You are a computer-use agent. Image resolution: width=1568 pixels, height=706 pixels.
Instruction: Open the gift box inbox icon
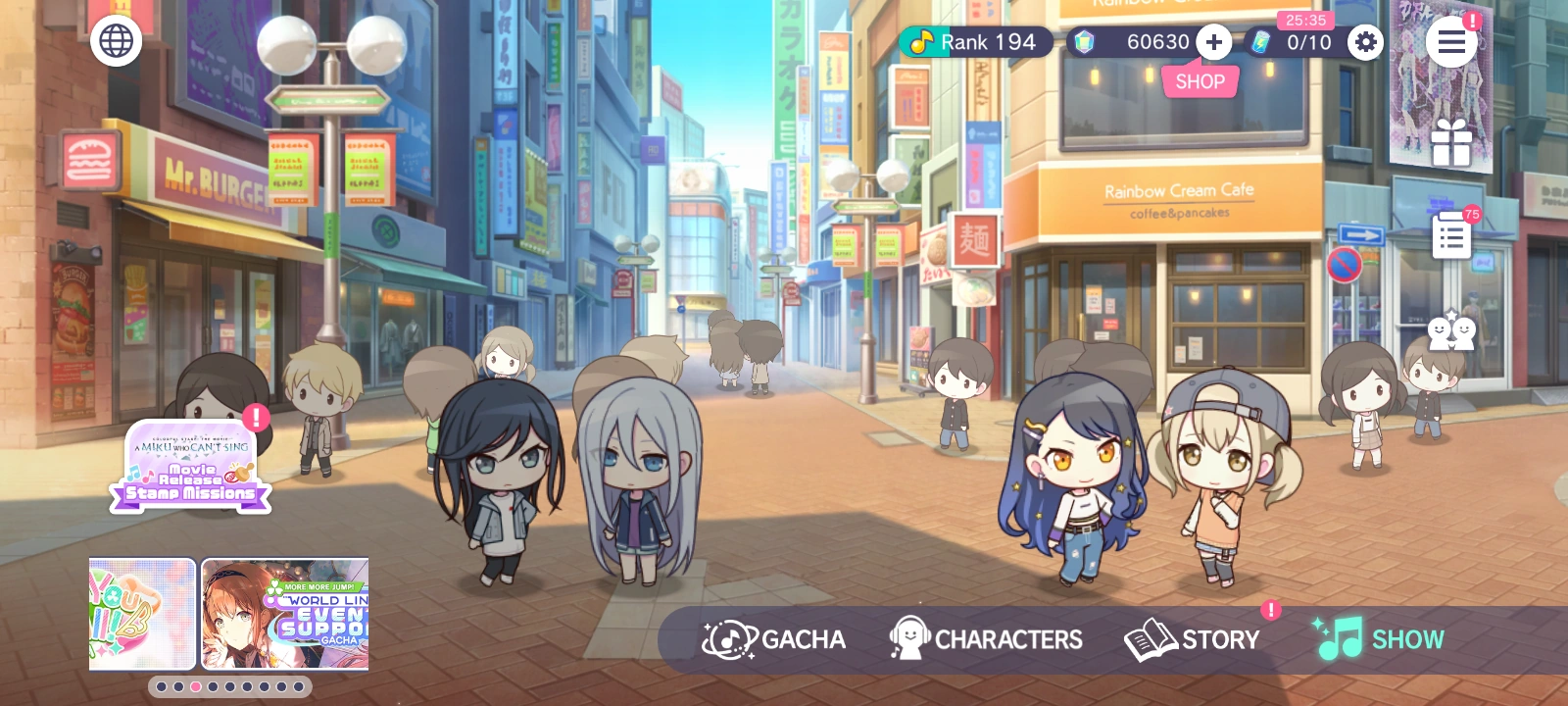point(1451,140)
